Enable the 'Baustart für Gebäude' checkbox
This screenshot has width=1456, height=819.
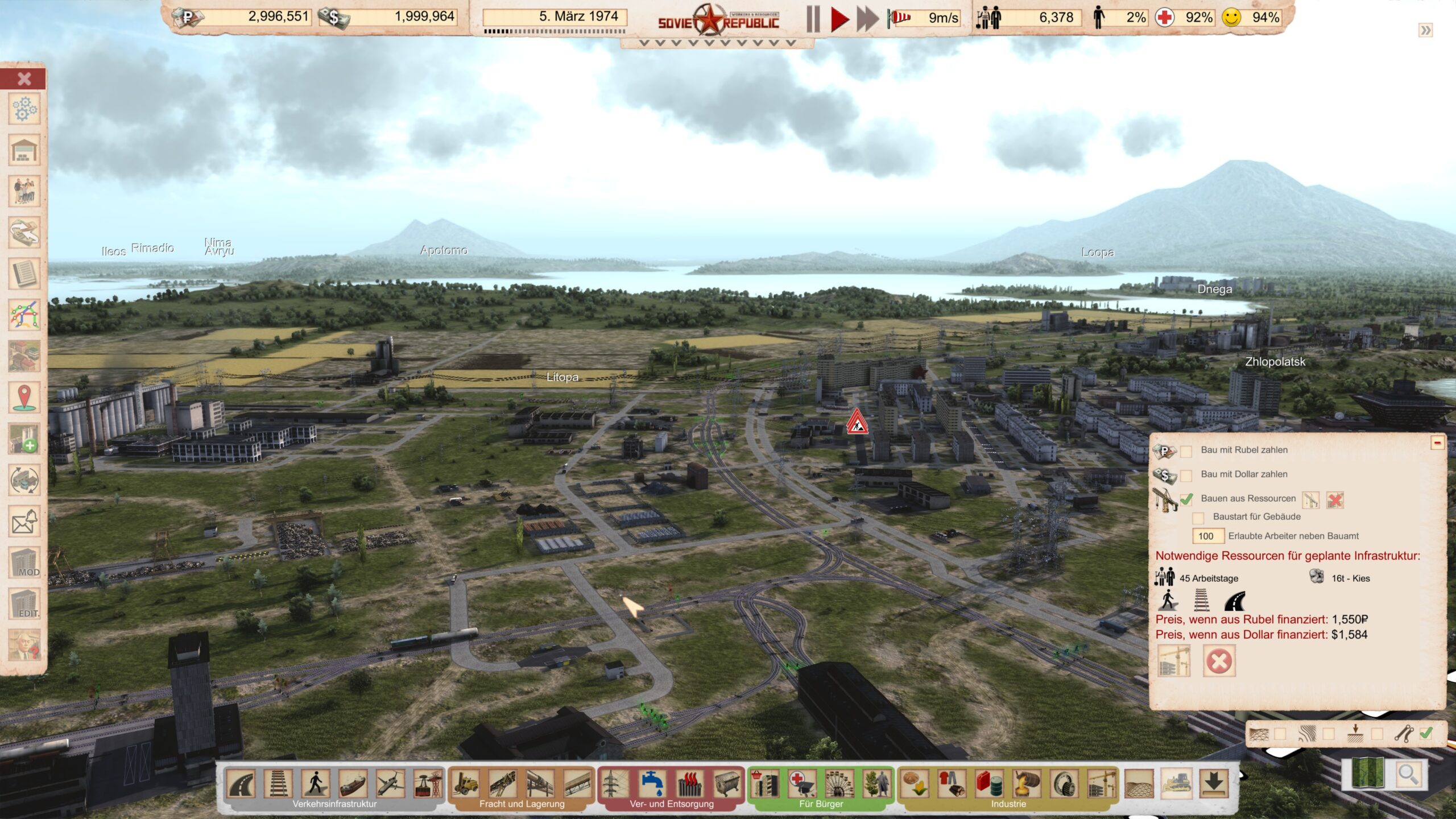pos(1198,518)
